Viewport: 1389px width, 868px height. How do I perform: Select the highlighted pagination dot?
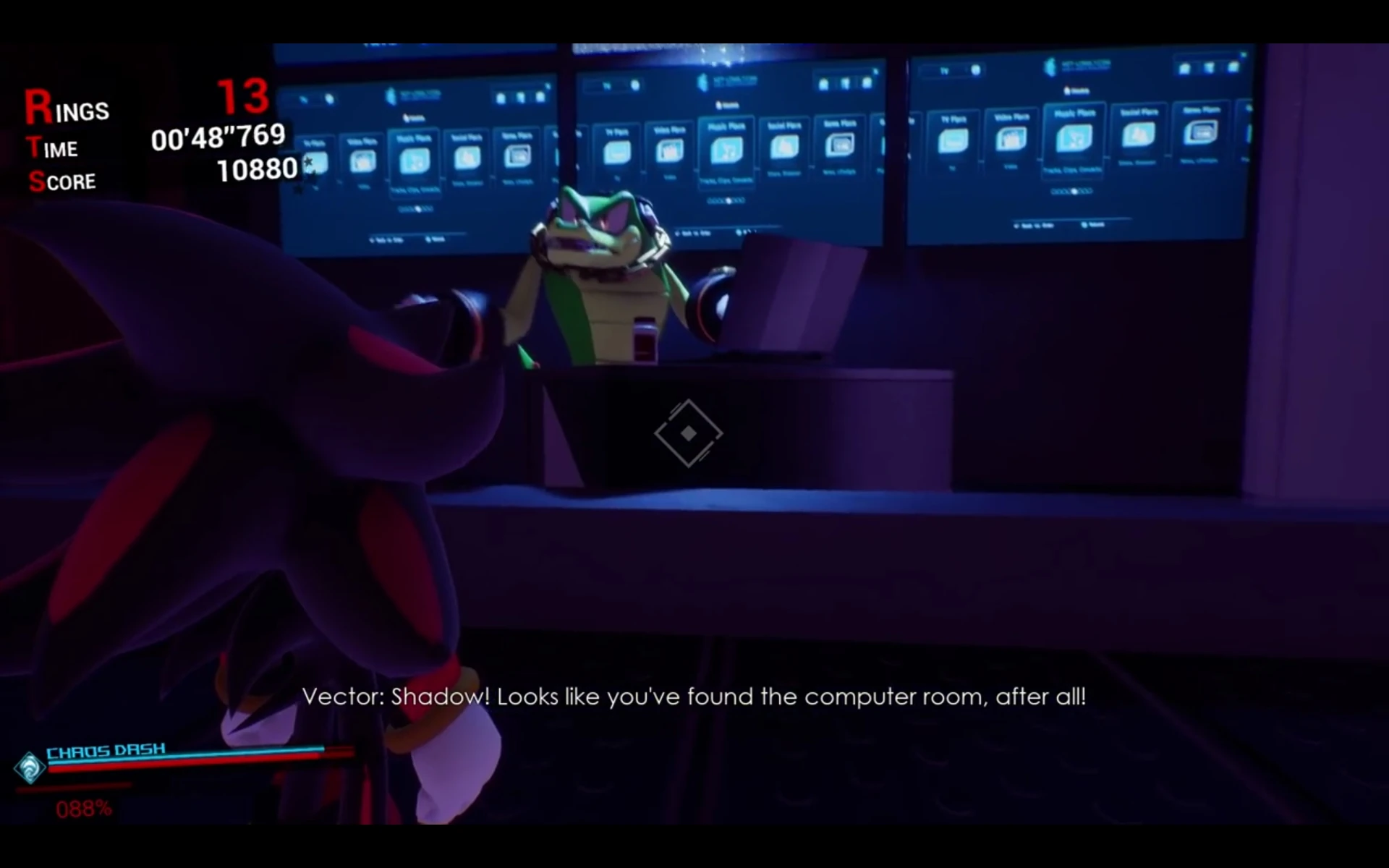pyautogui.click(x=728, y=200)
